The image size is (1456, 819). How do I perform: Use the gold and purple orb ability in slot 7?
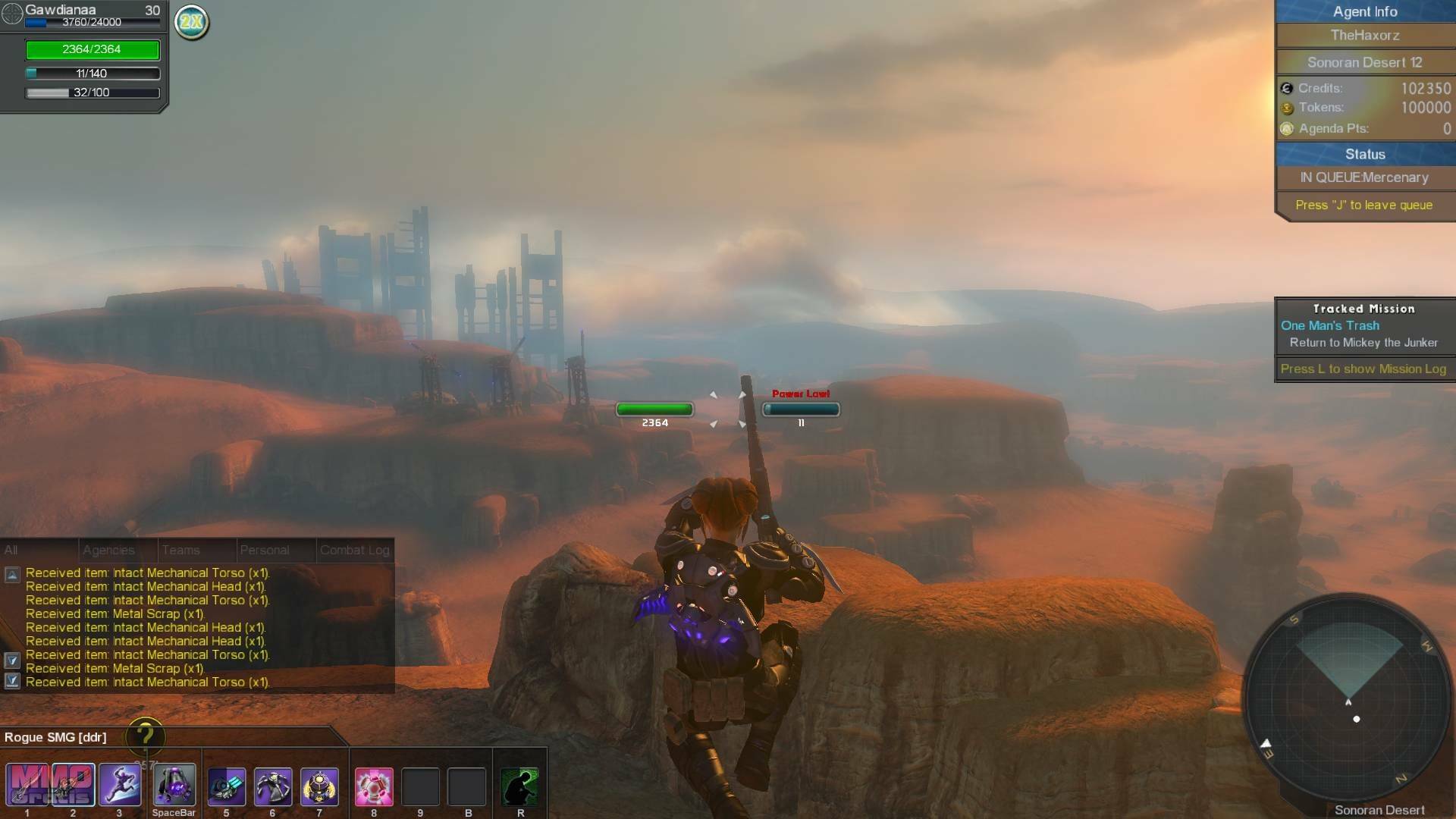click(x=319, y=785)
